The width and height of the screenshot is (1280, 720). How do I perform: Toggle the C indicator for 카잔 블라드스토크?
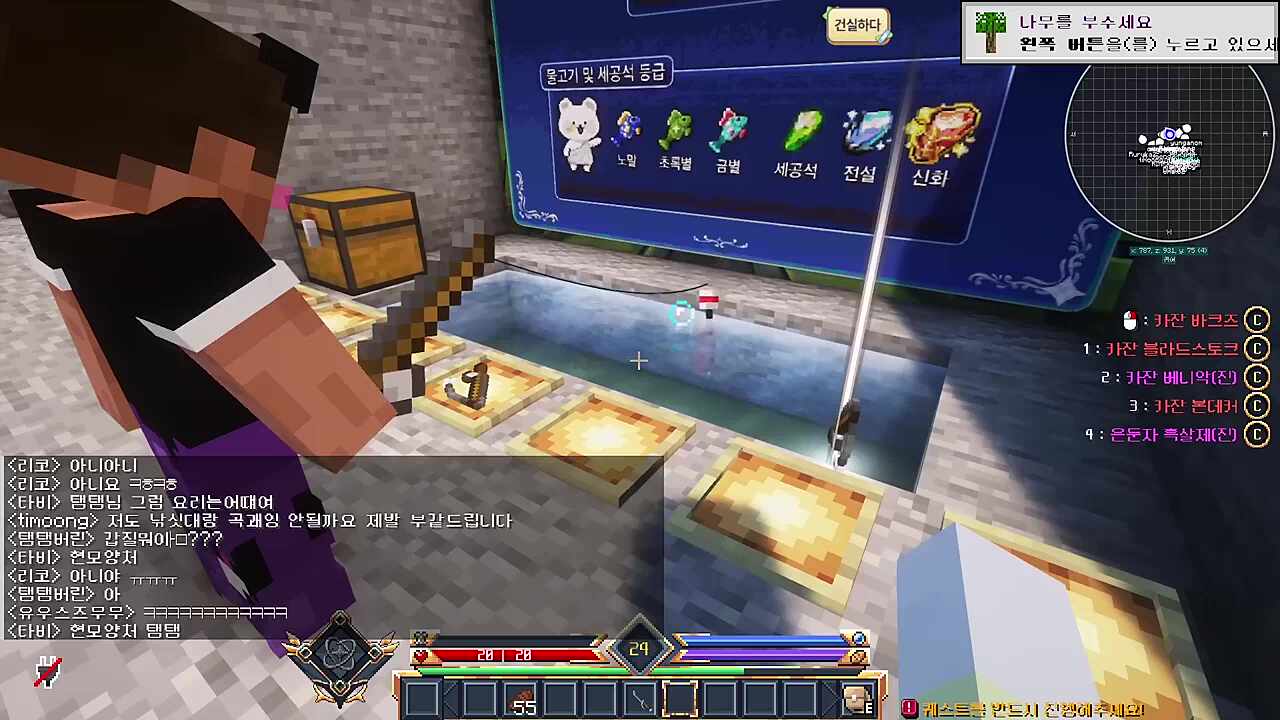(x=1257, y=348)
